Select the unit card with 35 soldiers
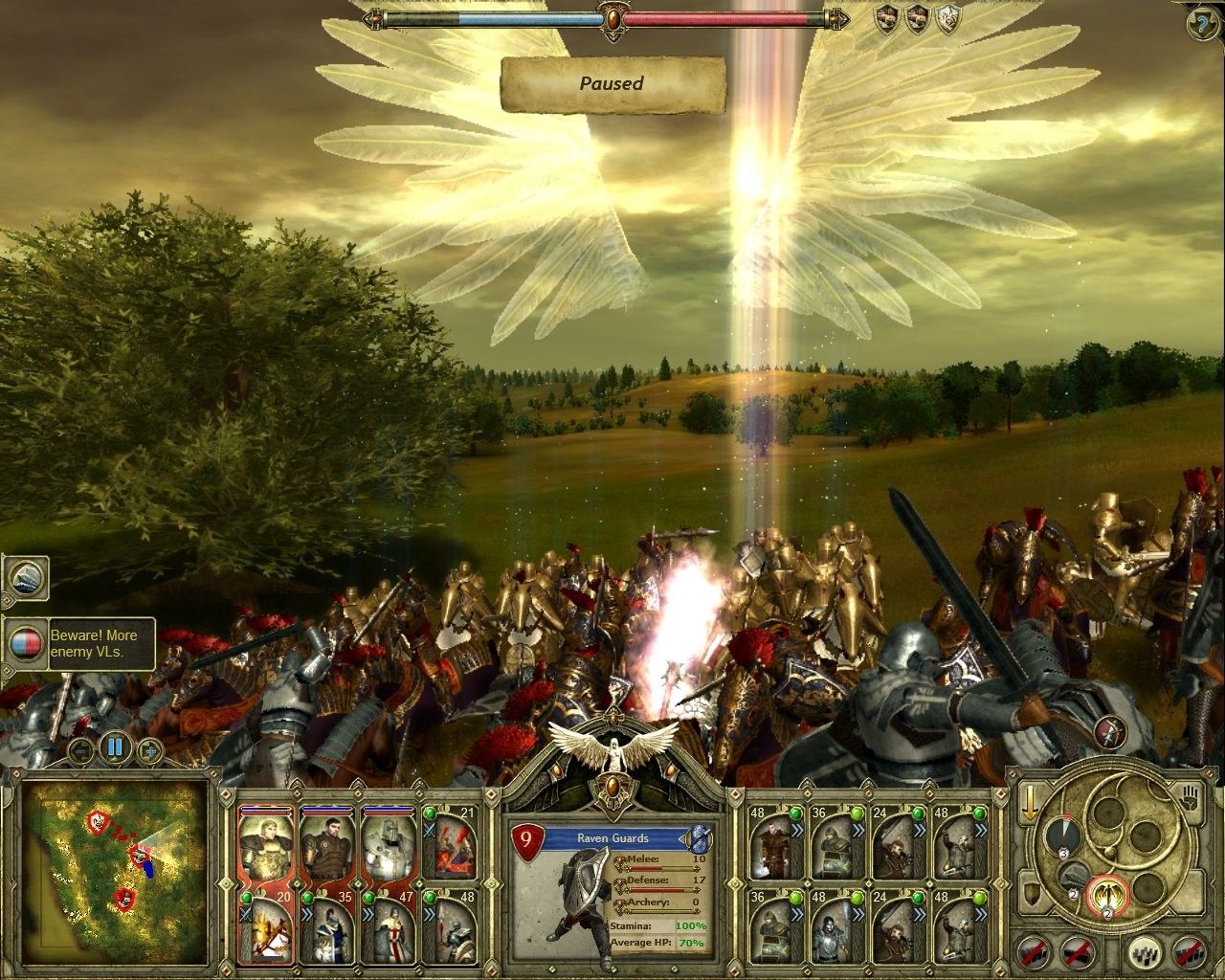Image resolution: width=1225 pixels, height=980 pixels. point(327,928)
